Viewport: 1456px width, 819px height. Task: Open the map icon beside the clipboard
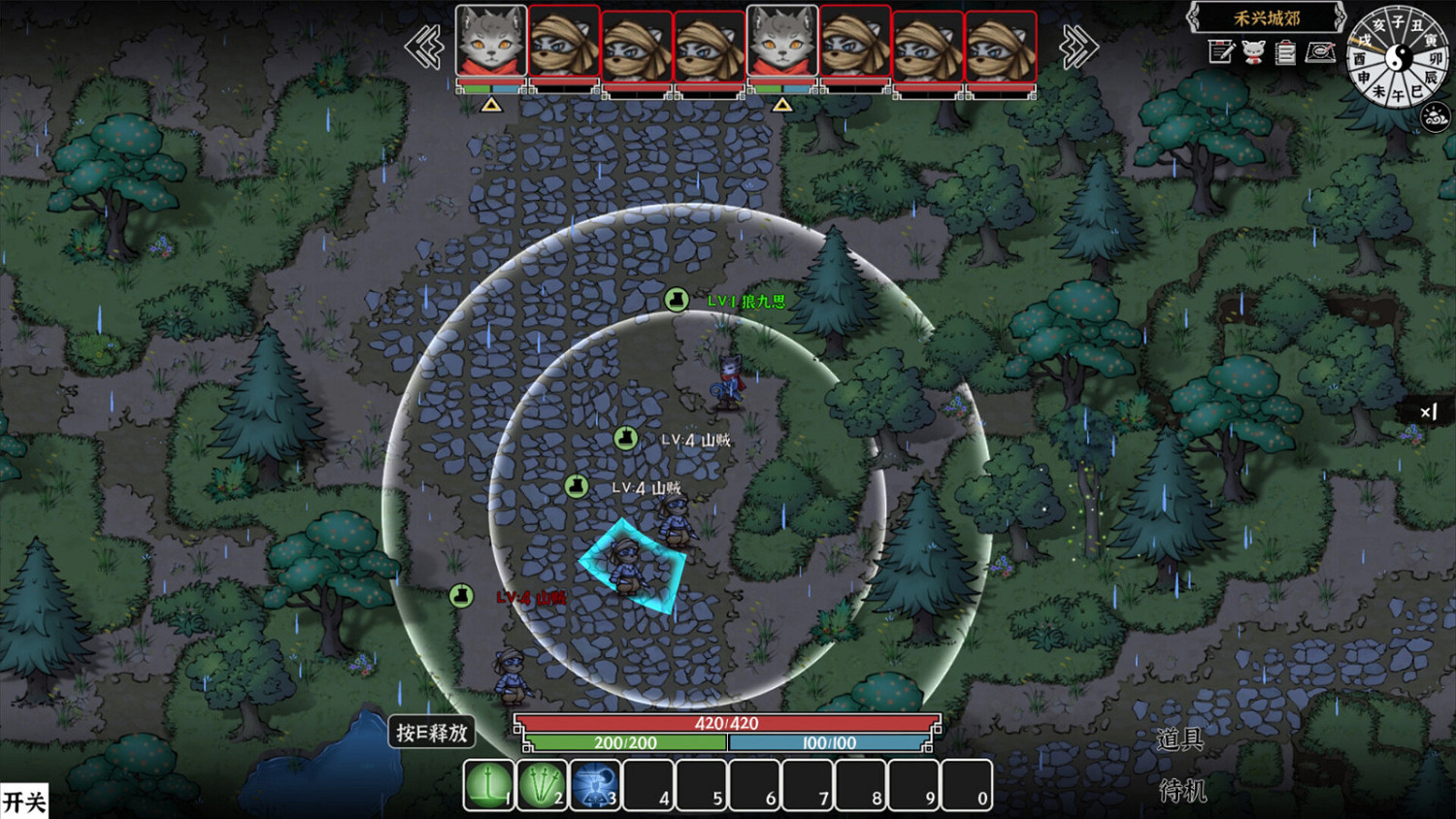pos(1318,51)
